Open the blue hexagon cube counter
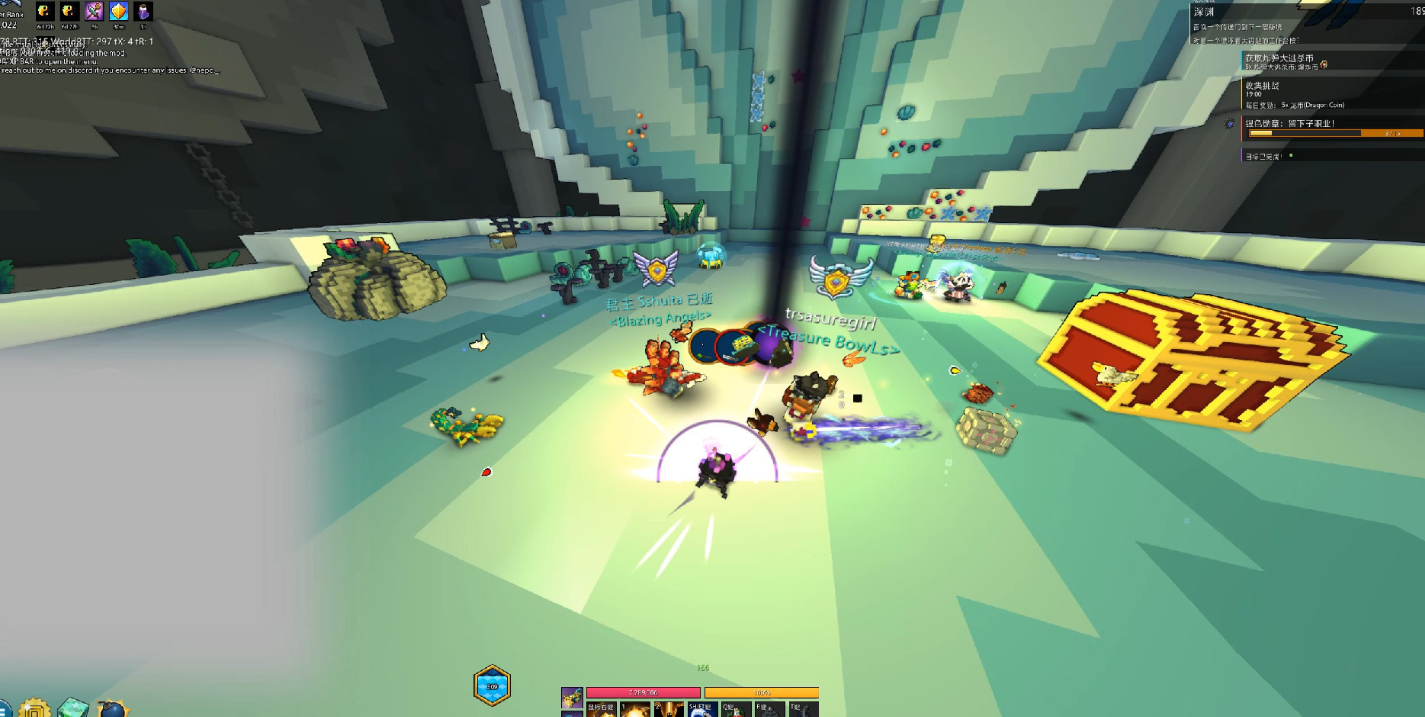This screenshot has width=1425, height=717. pyautogui.click(x=492, y=686)
